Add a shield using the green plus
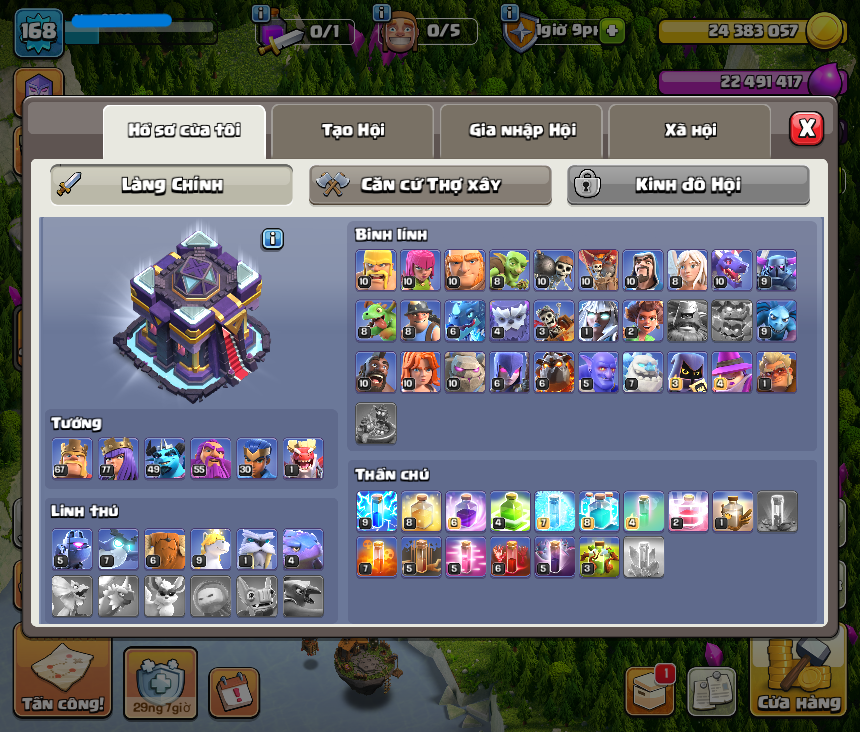This screenshot has width=860, height=732. point(612,31)
